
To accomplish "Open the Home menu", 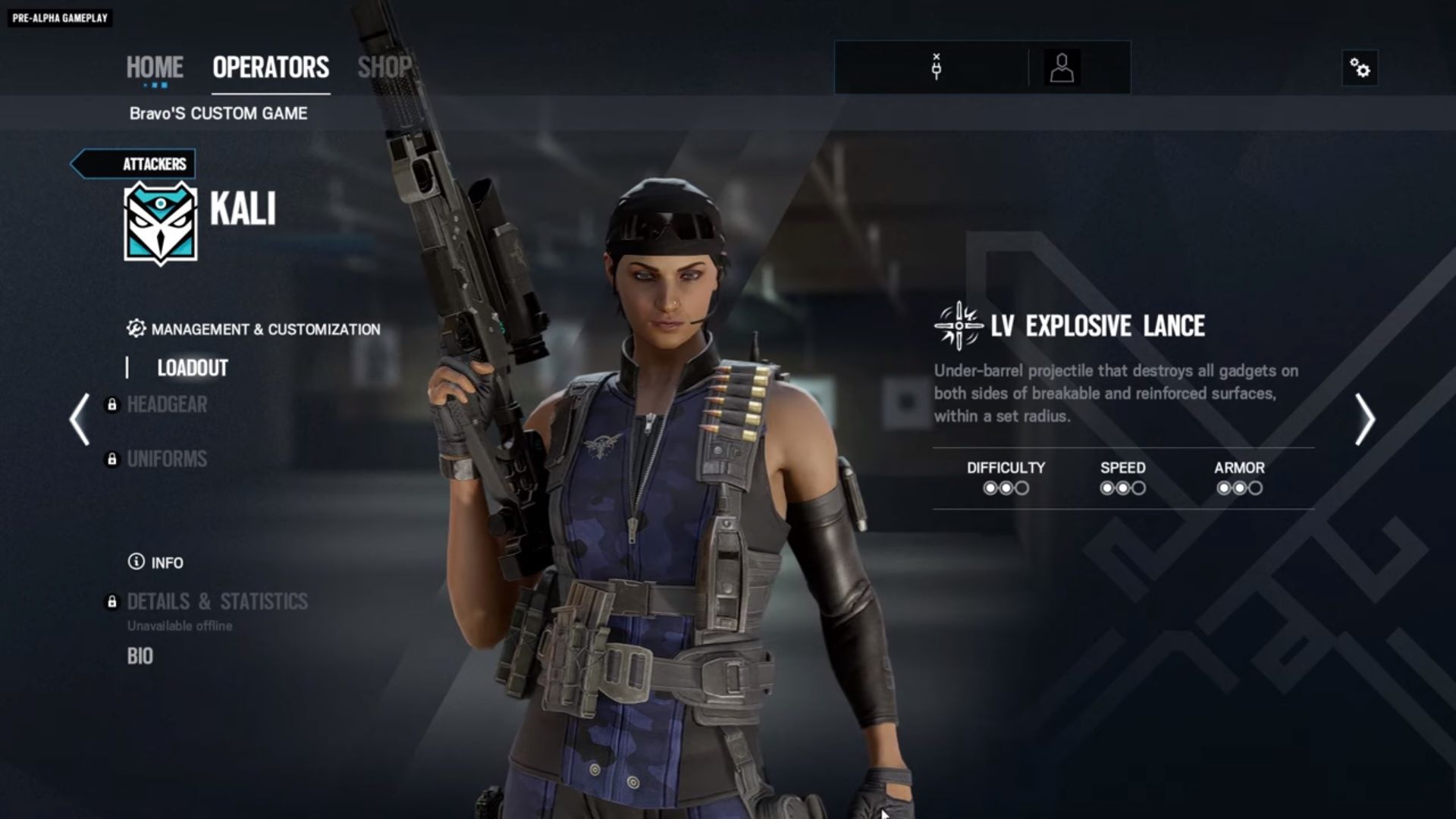I will coord(155,67).
